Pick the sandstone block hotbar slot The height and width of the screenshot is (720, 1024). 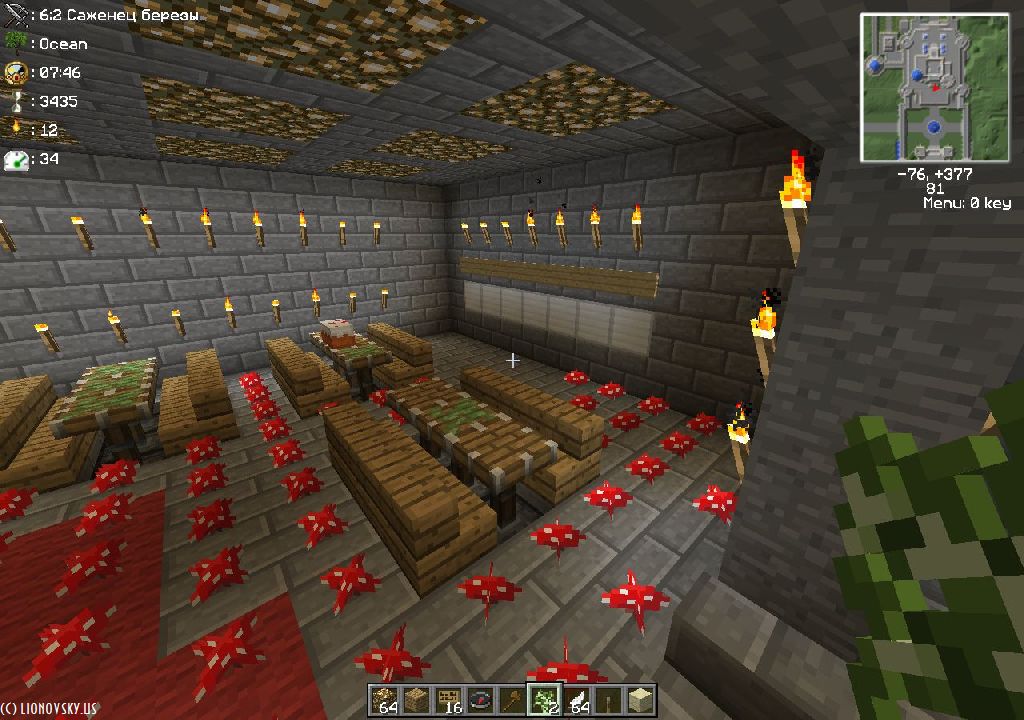[x=639, y=700]
